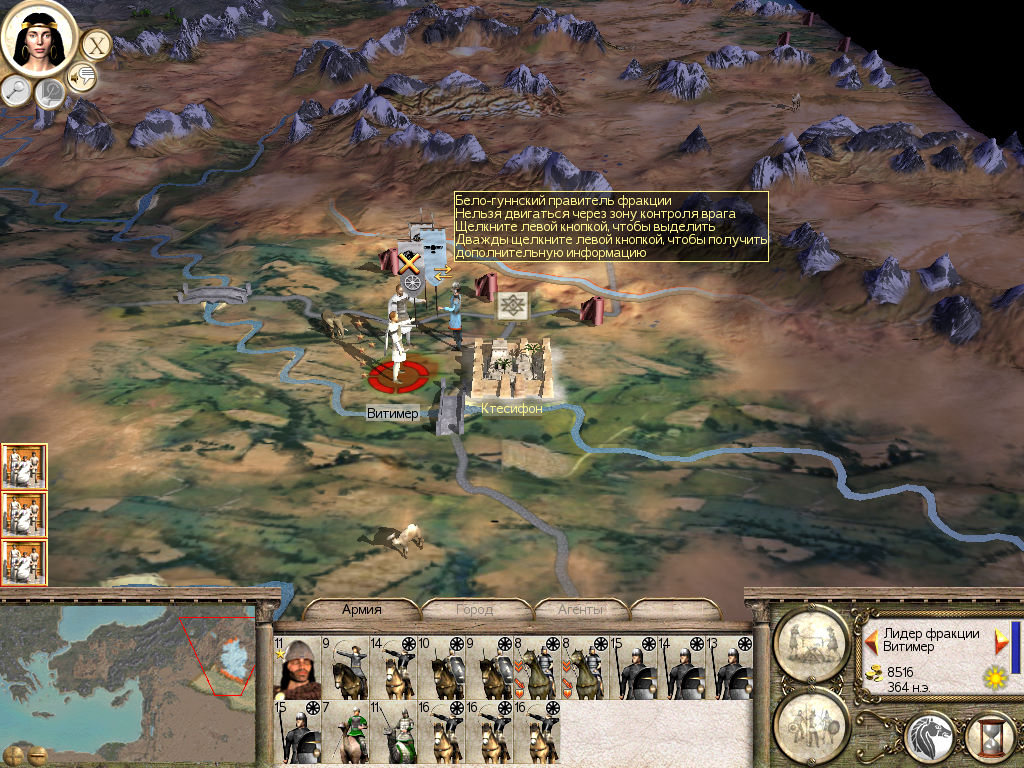
Task: Switch to the Армия tab
Action: click(x=362, y=609)
